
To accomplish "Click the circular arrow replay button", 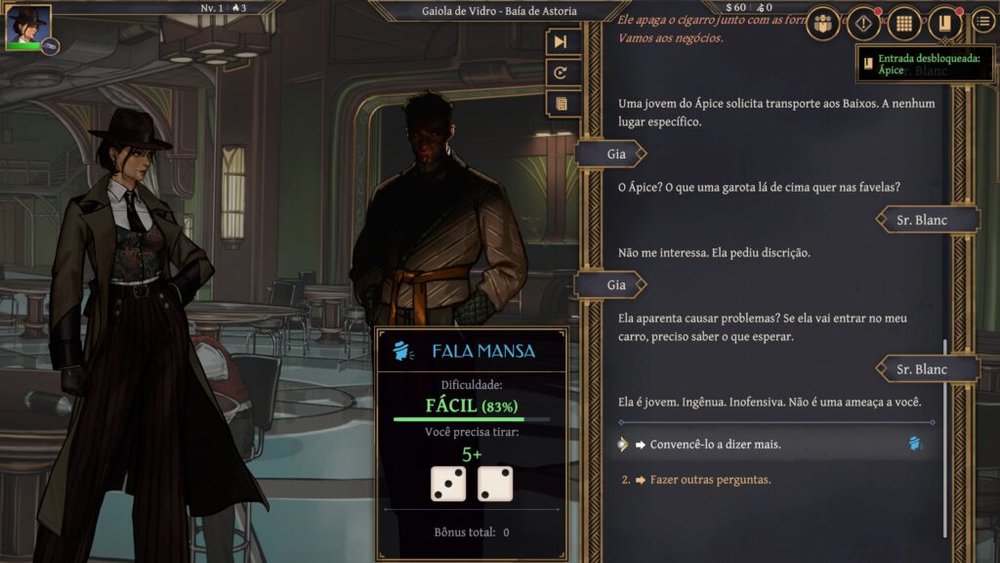I will (561, 73).
